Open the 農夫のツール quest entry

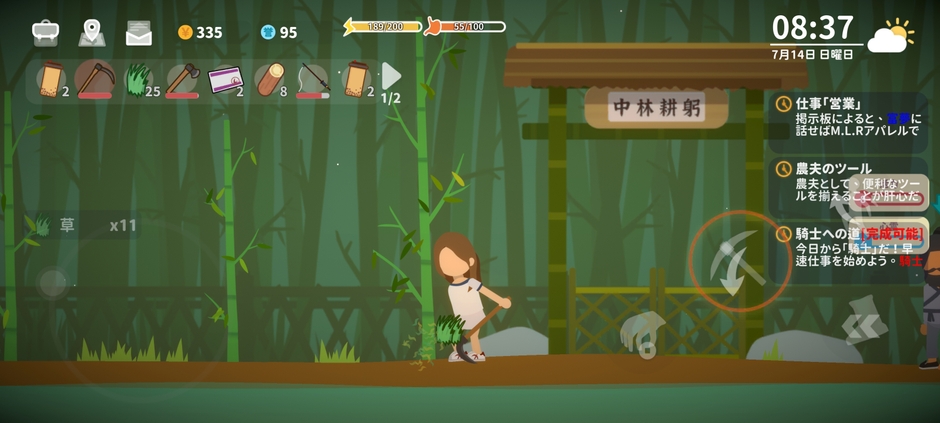pyautogui.click(x=850, y=183)
